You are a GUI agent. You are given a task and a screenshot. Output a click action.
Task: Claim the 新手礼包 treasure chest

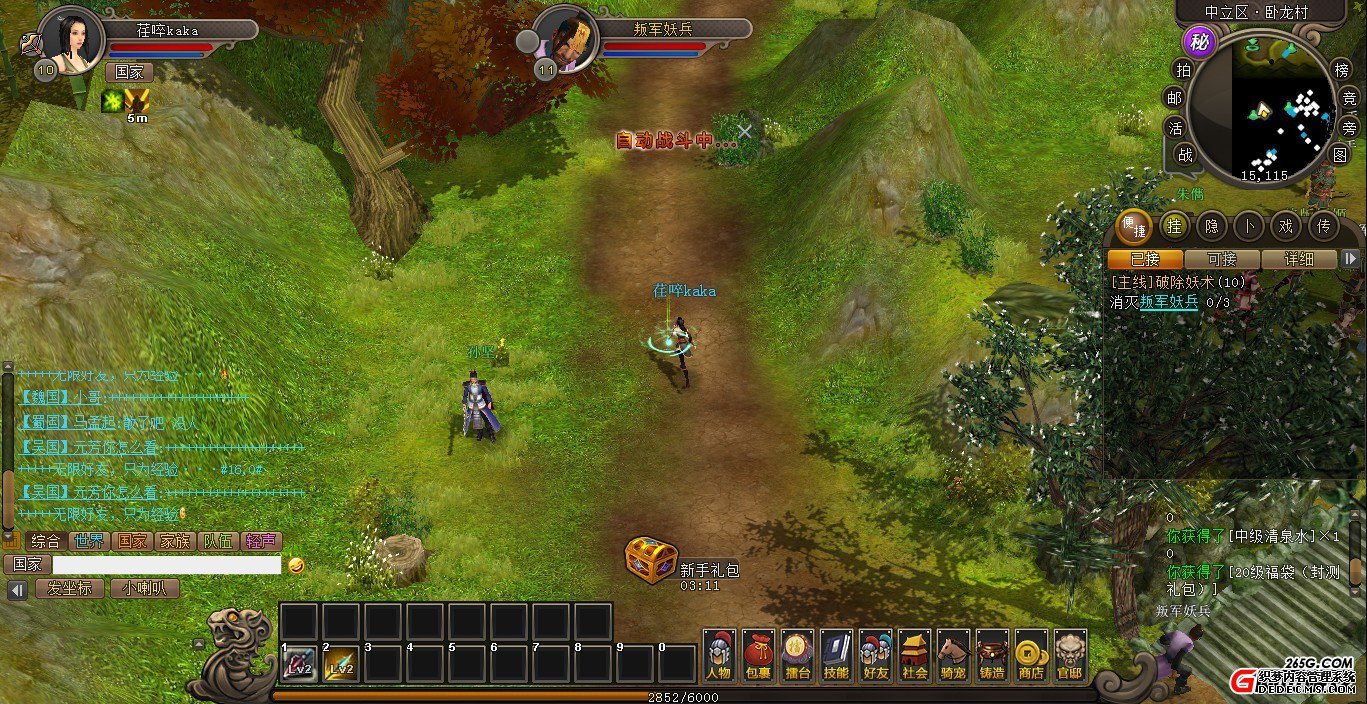click(652, 560)
